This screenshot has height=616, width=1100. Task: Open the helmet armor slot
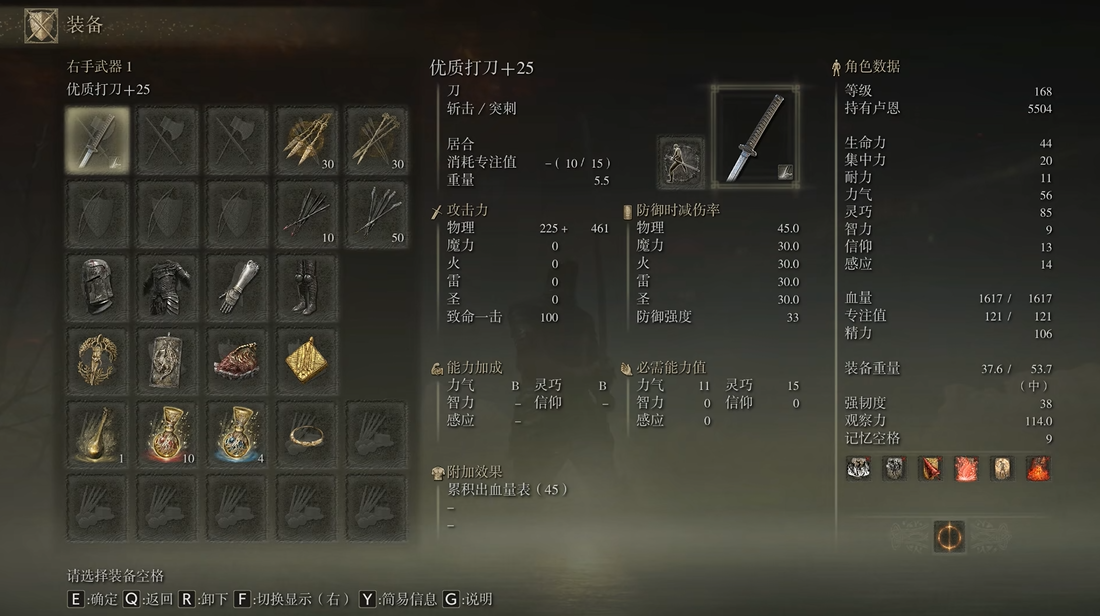[x=97, y=285]
